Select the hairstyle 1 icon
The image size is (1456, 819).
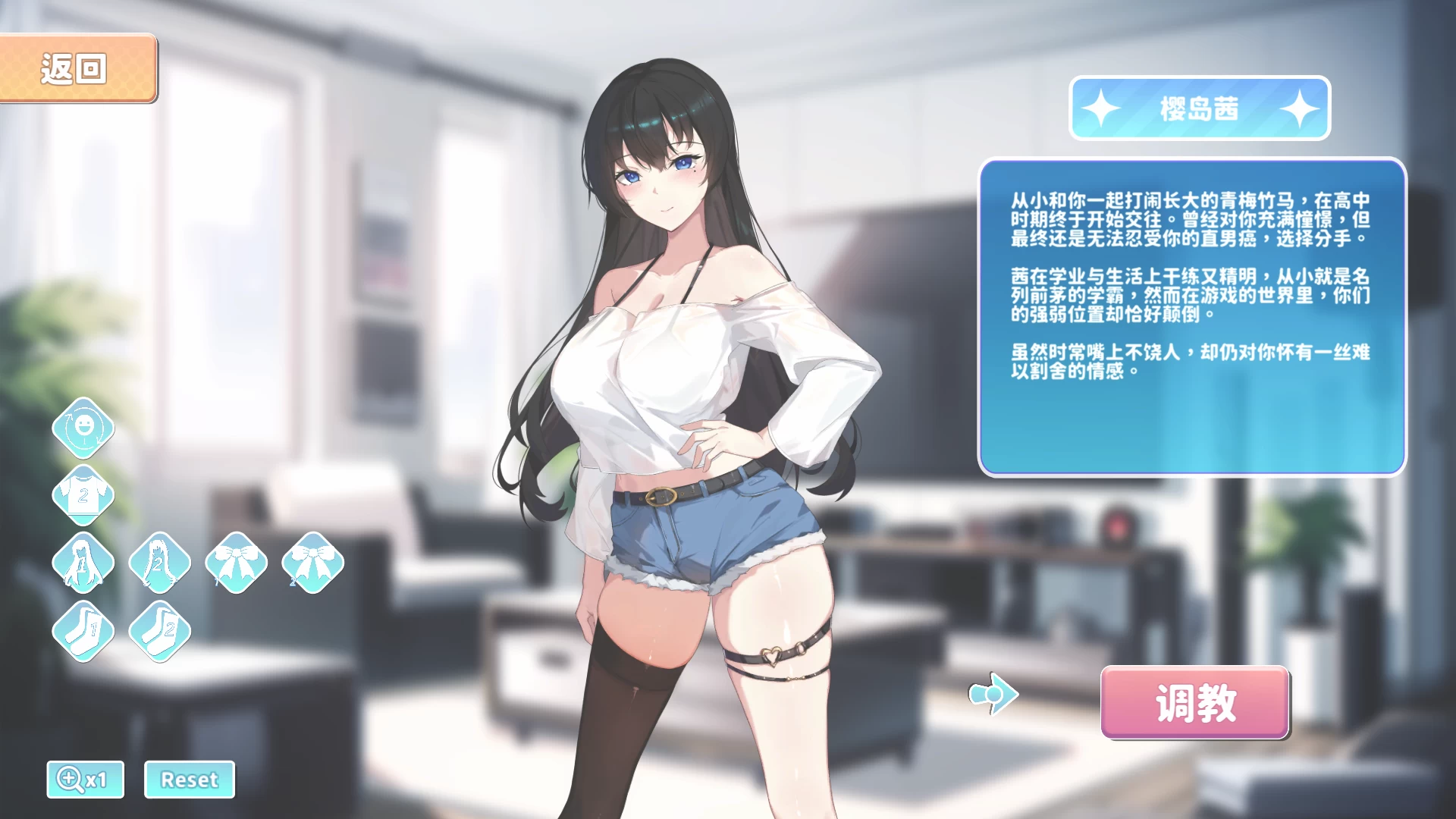[x=83, y=563]
